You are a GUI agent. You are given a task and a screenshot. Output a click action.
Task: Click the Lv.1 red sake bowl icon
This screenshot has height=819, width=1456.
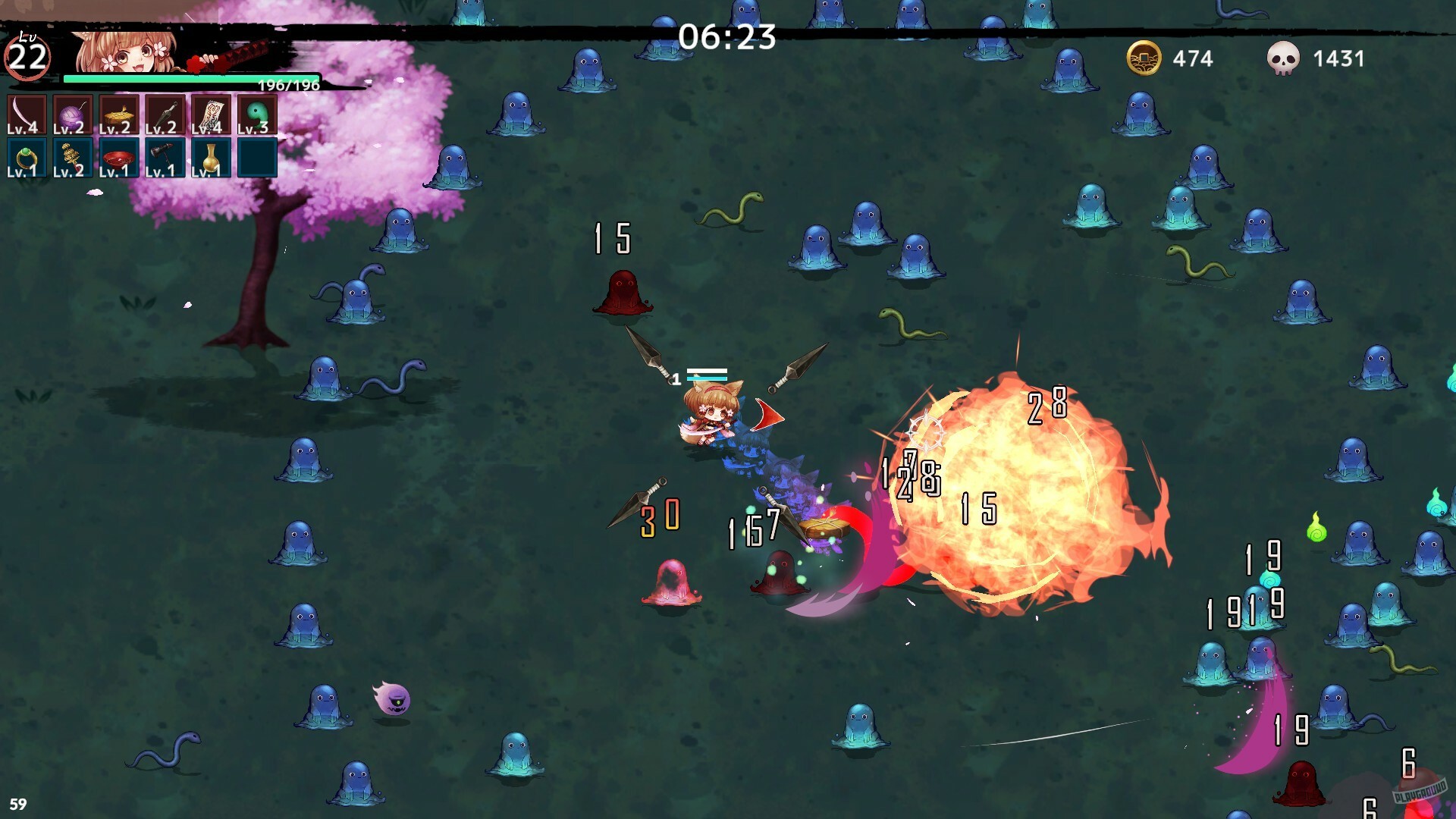[x=118, y=157]
